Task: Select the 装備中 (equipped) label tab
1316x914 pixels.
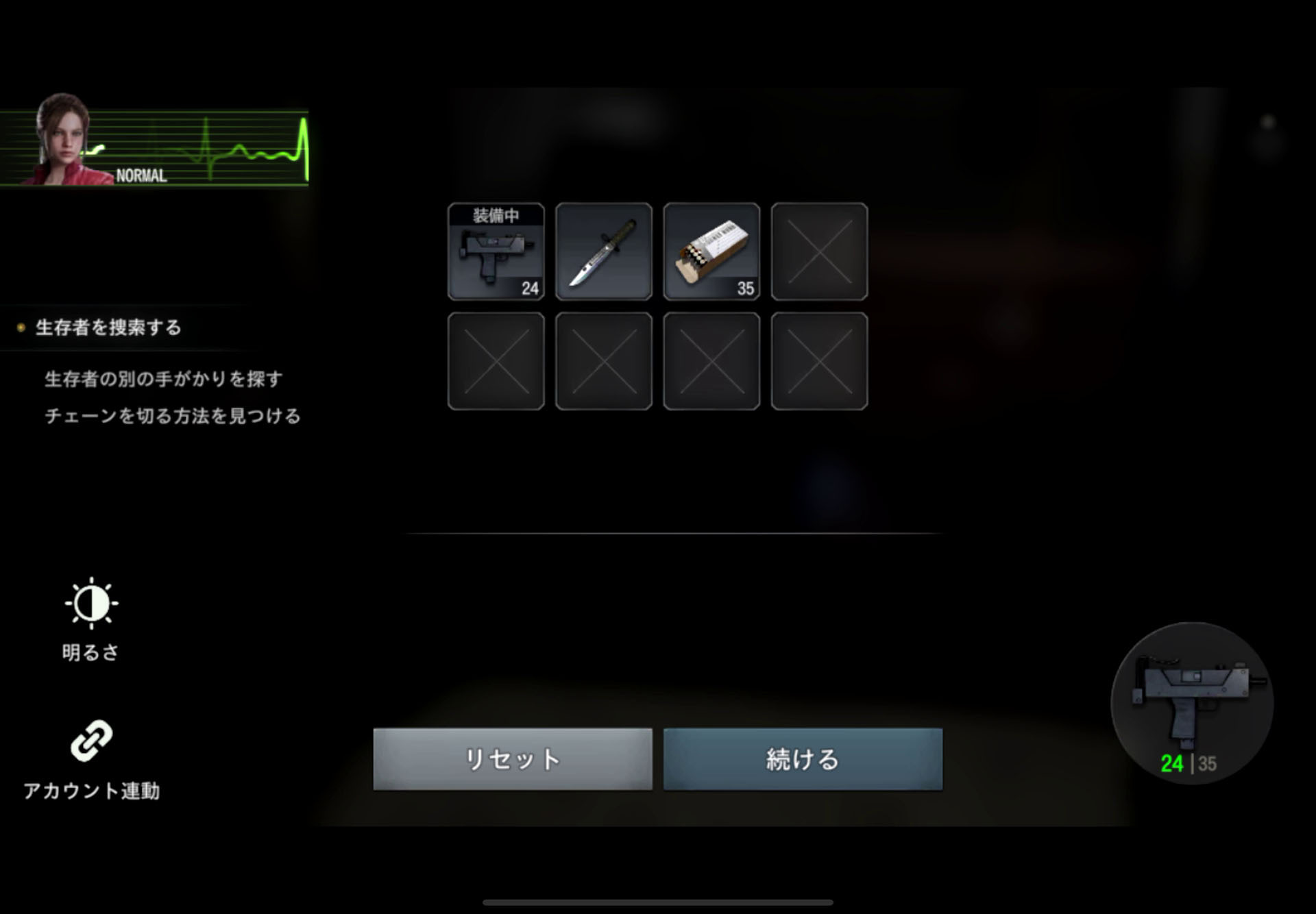Action: click(x=495, y=214)
